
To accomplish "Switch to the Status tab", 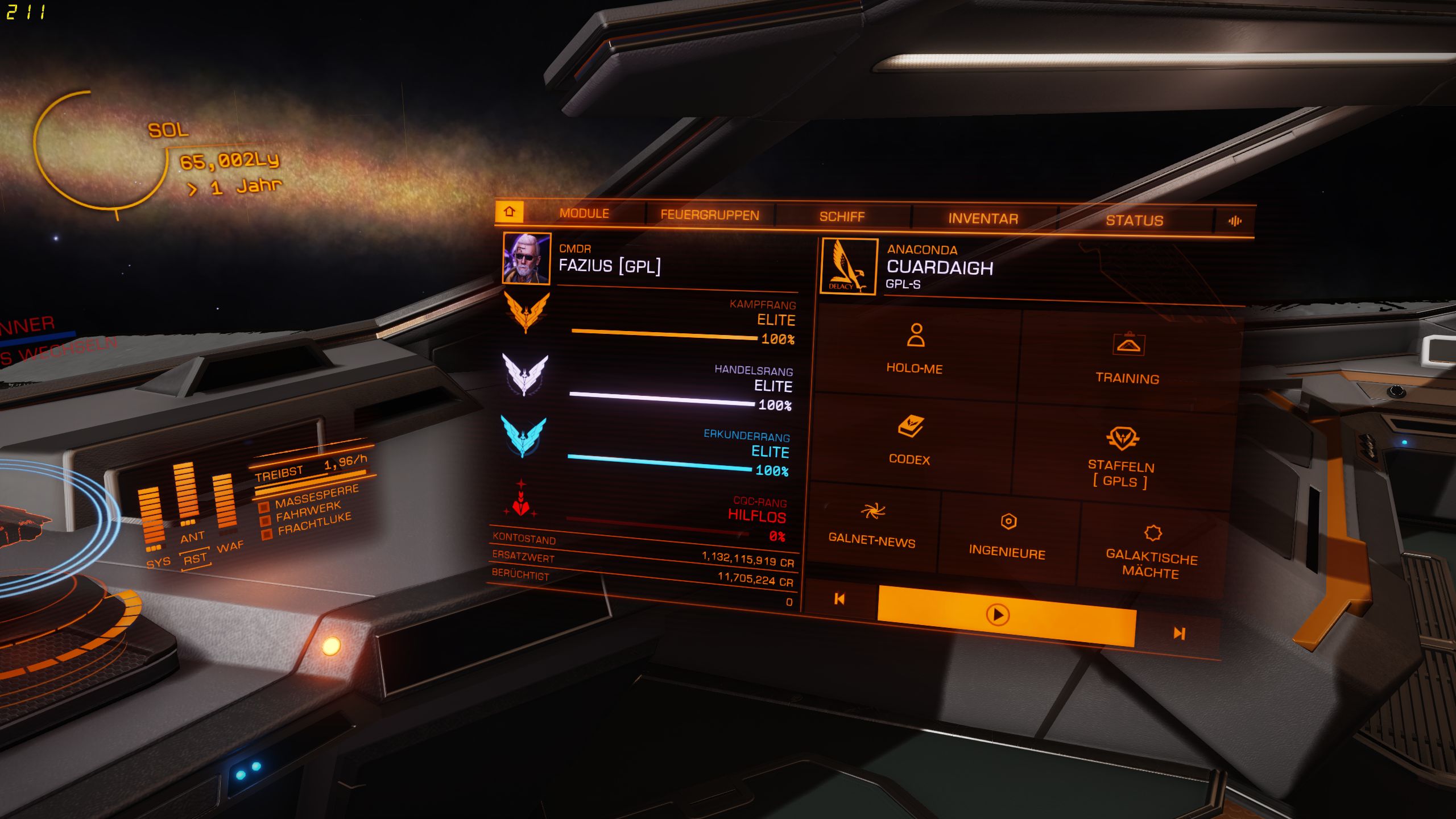I will tap(1134, 221).
